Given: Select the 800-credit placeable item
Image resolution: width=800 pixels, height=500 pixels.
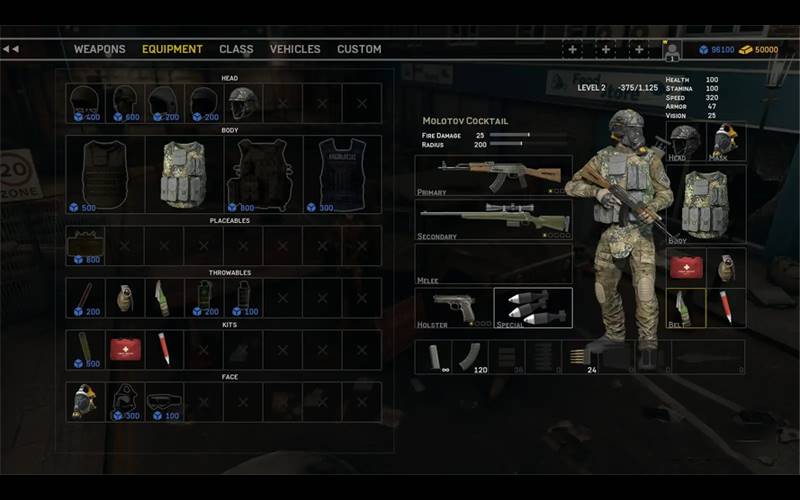Looking at the screenshot, I should pos(85,245).
